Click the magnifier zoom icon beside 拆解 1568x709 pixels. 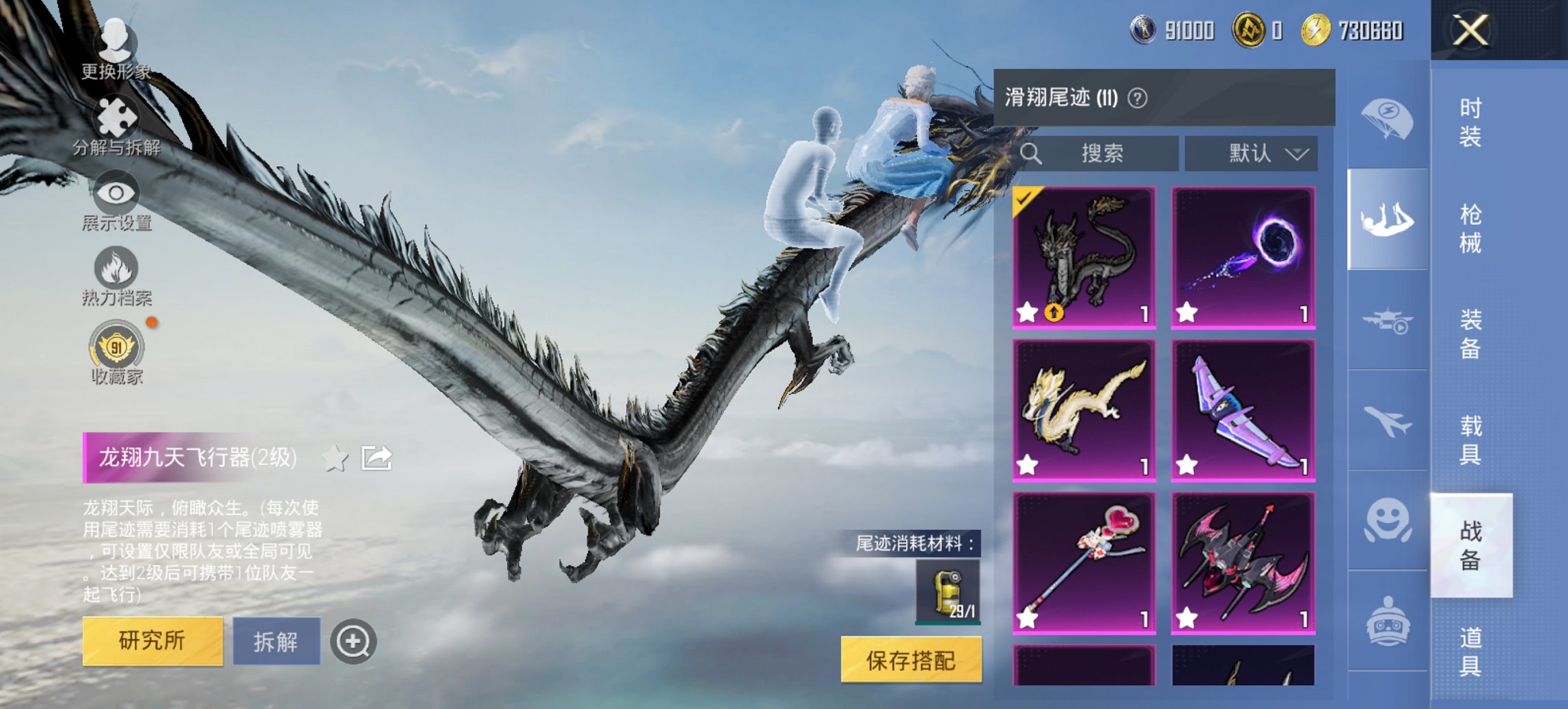(x=352, y=641)
